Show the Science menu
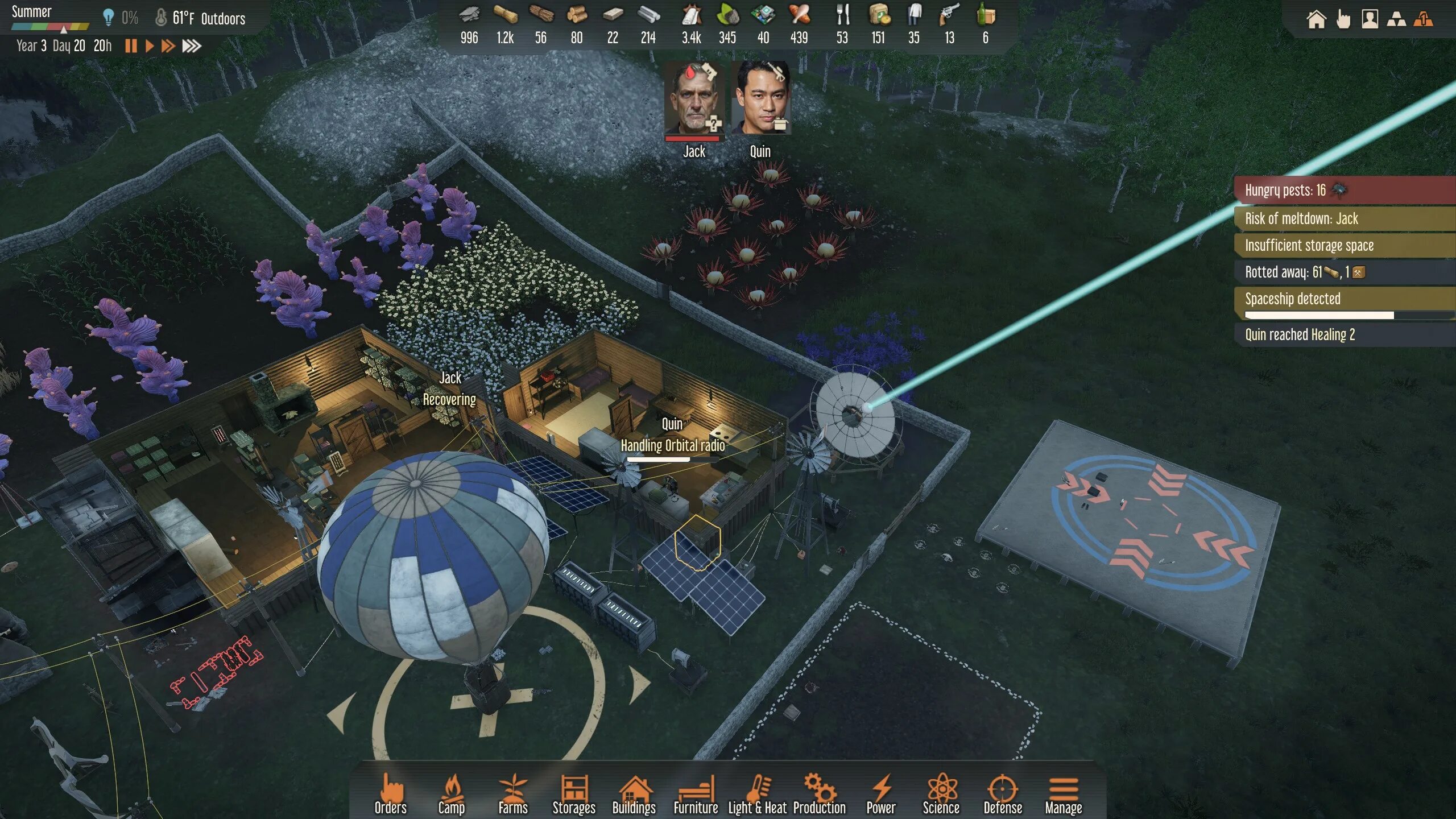 [x=941, y=793]
